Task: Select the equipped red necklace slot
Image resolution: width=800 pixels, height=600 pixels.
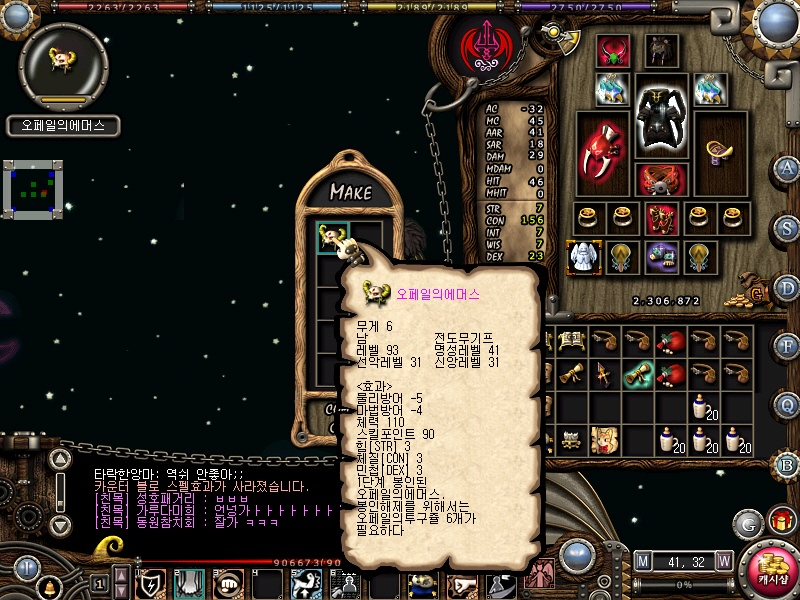Action: pos(612,52)
